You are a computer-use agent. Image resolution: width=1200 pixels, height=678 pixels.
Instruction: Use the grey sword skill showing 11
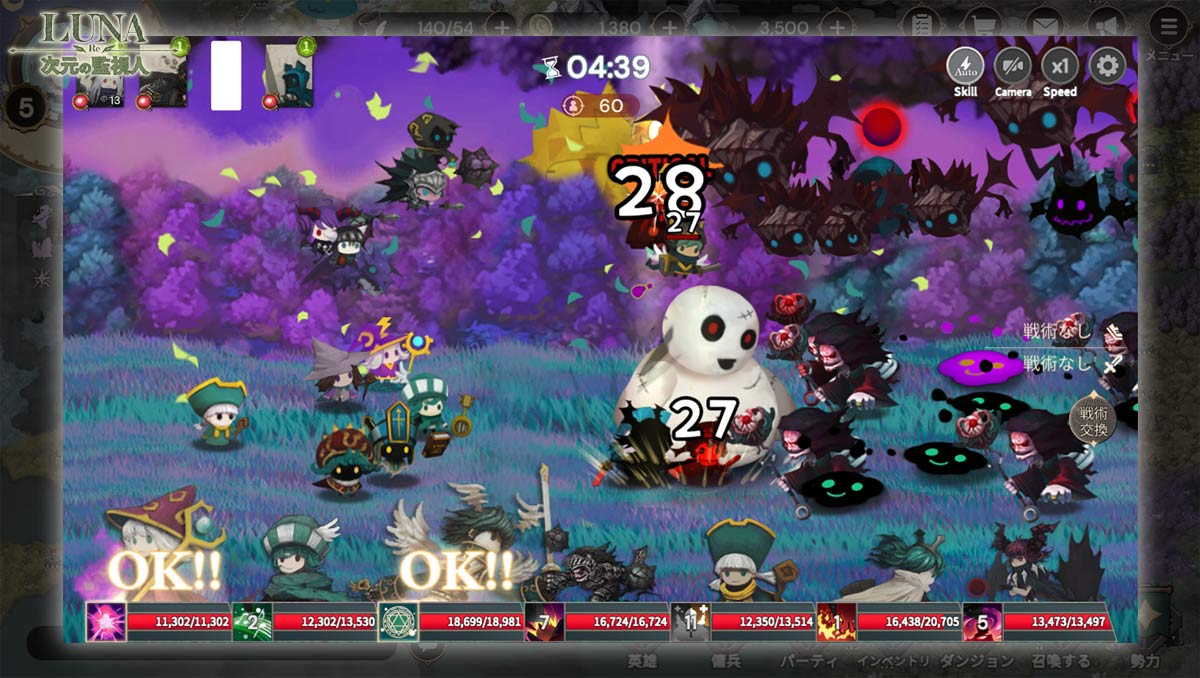click(x=690, y=621)
